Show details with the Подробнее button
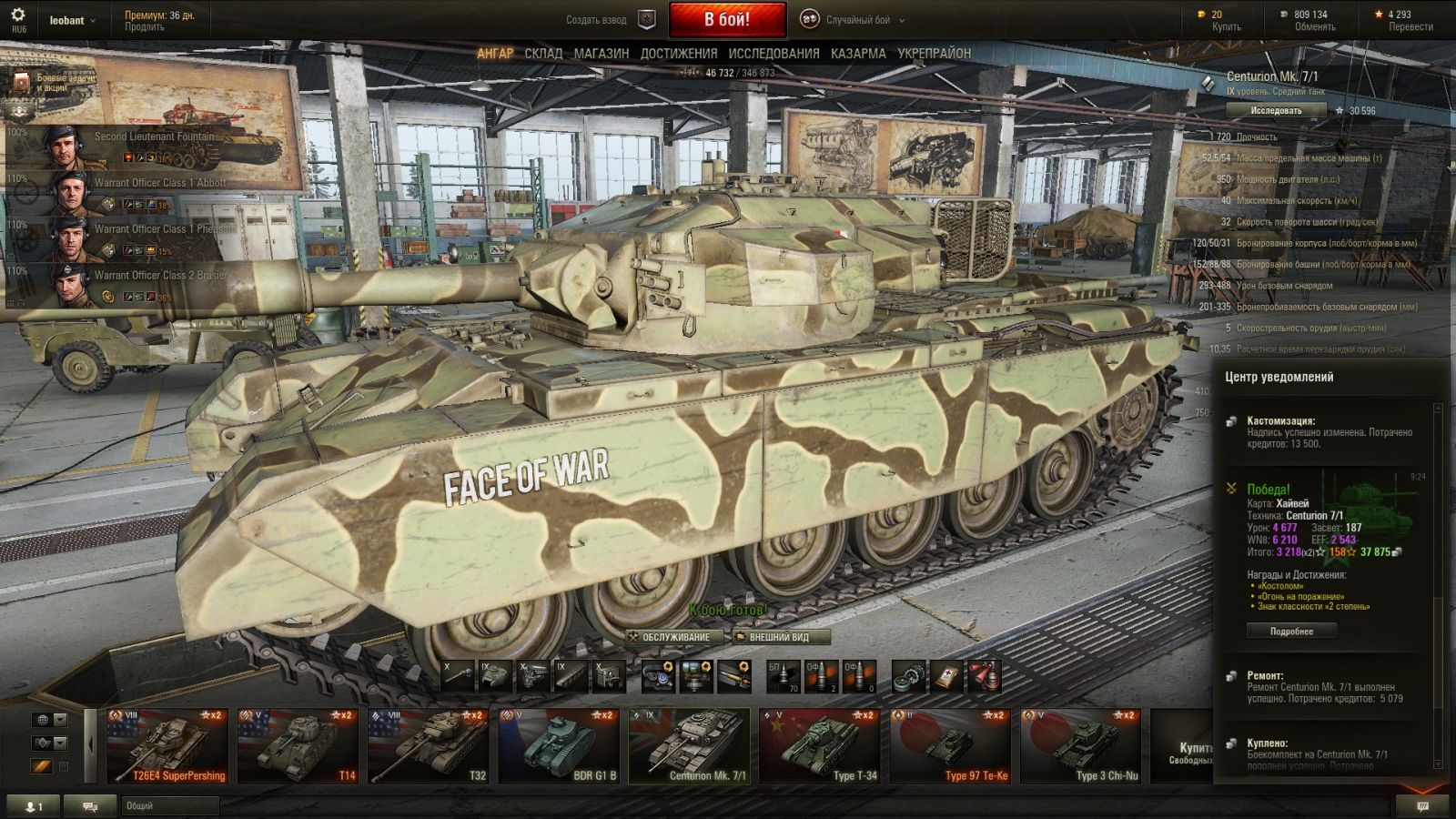 [1291, 631]
